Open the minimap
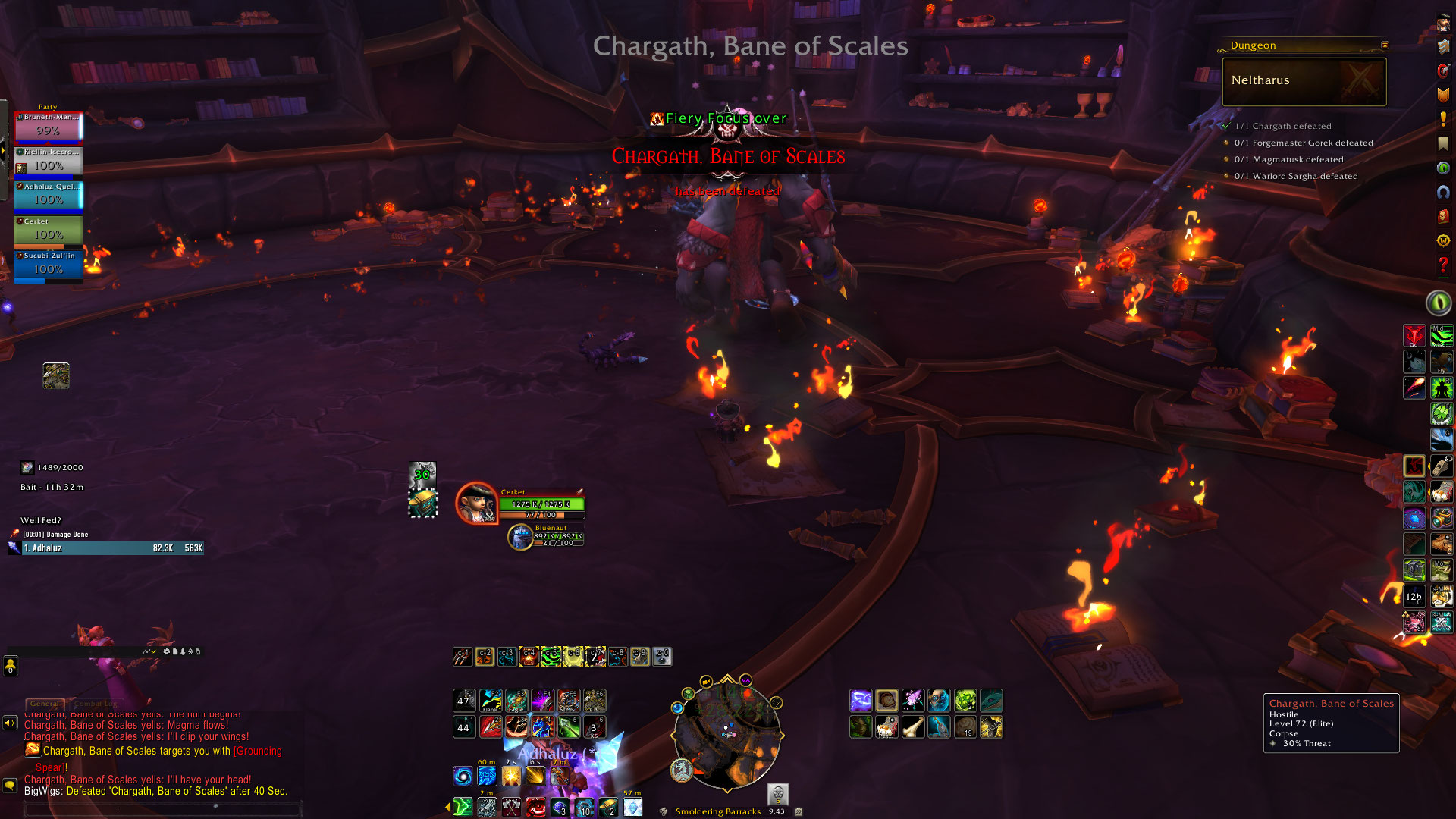Viewport: 1456px width, 819px height. coord(726,733)
